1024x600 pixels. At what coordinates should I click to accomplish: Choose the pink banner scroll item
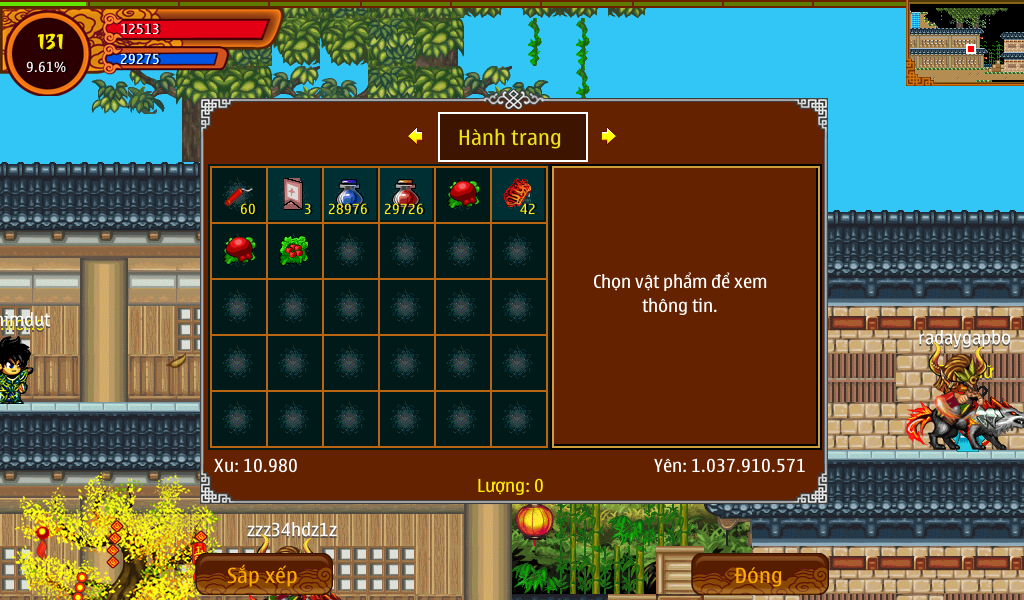pyautogui.click(x=294, y=195)
